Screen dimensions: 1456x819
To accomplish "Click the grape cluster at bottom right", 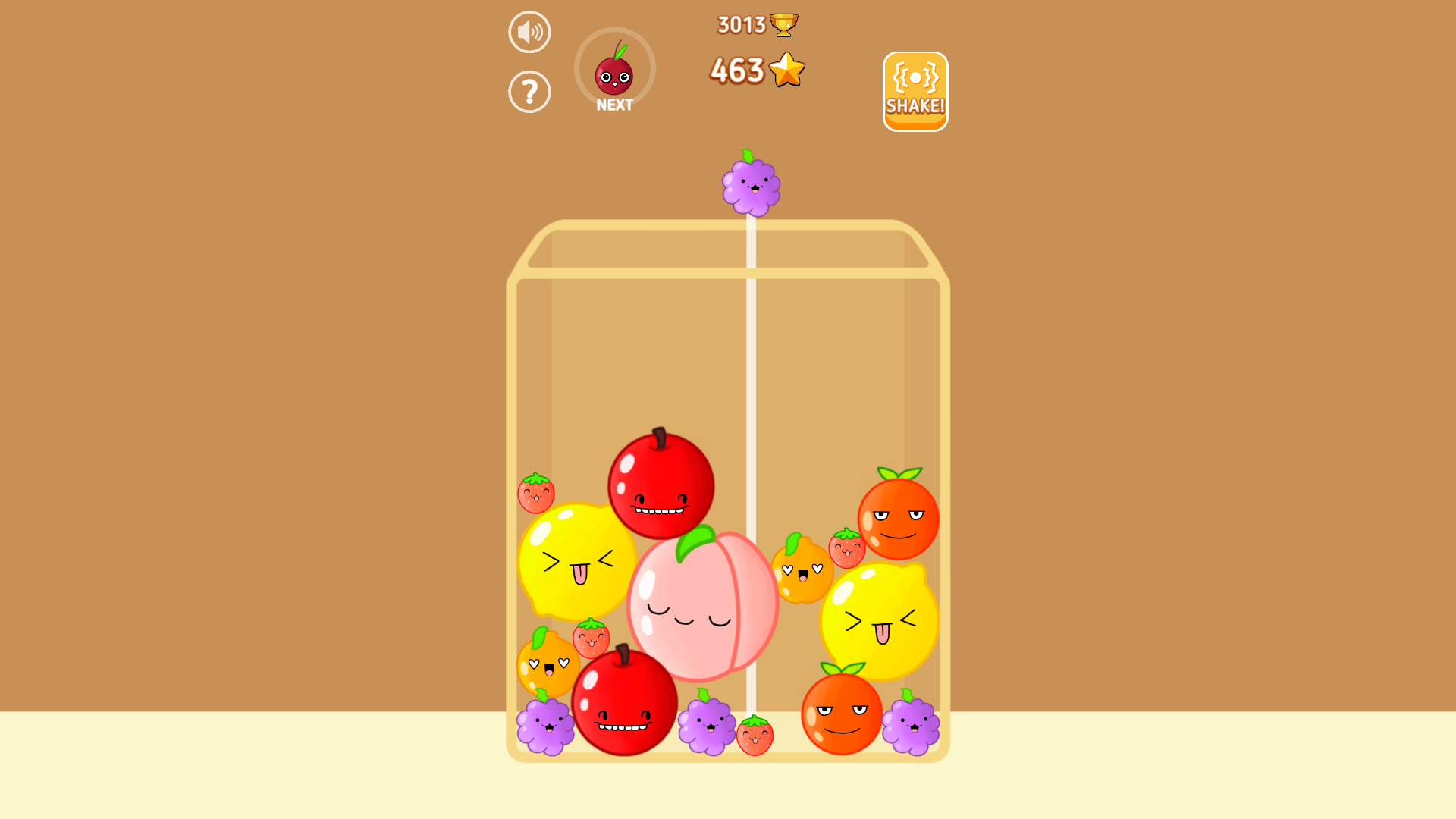I will tap(910, 728).
